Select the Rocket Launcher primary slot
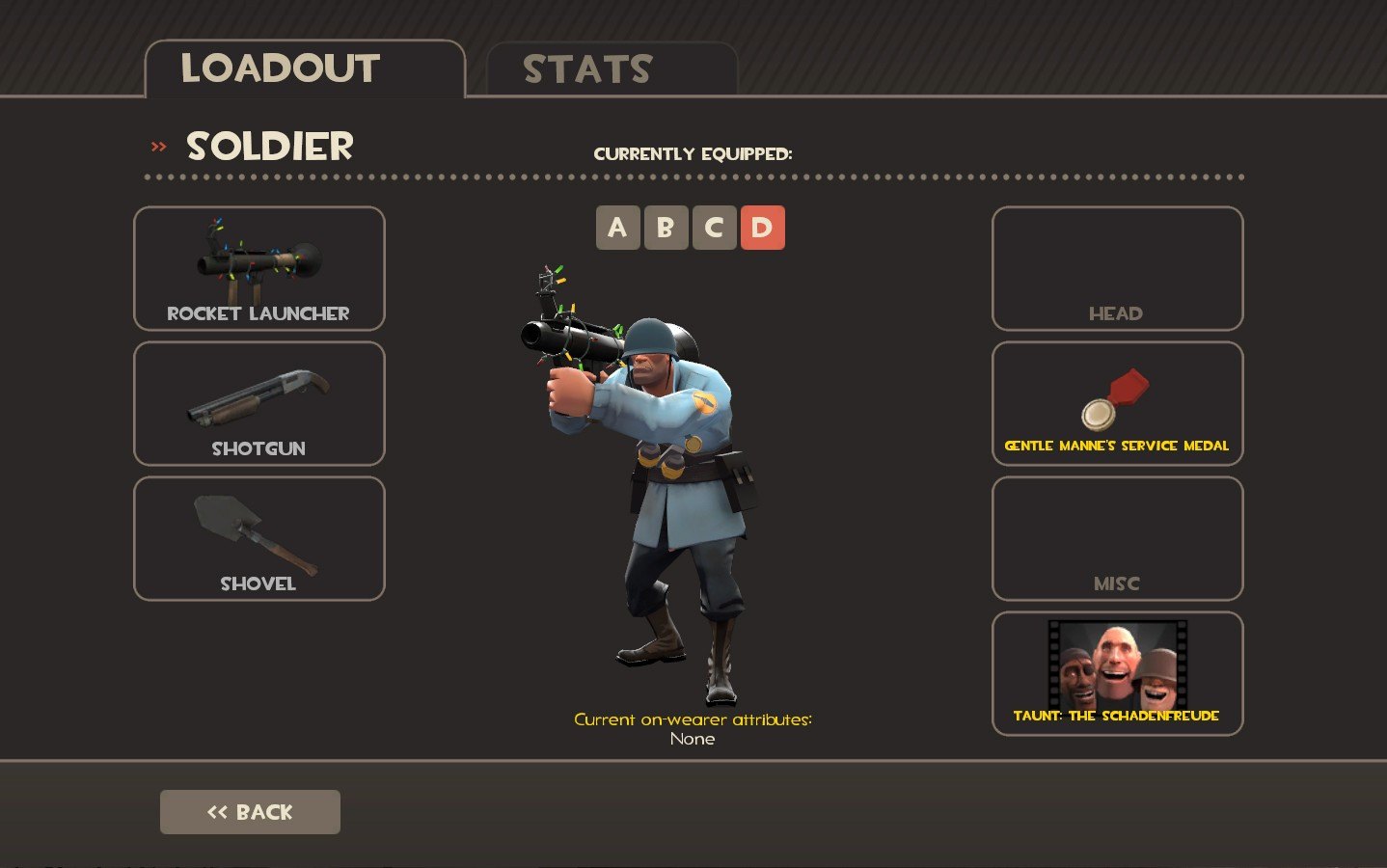This screenshot has width=1387, height=868. coord(258,269)
